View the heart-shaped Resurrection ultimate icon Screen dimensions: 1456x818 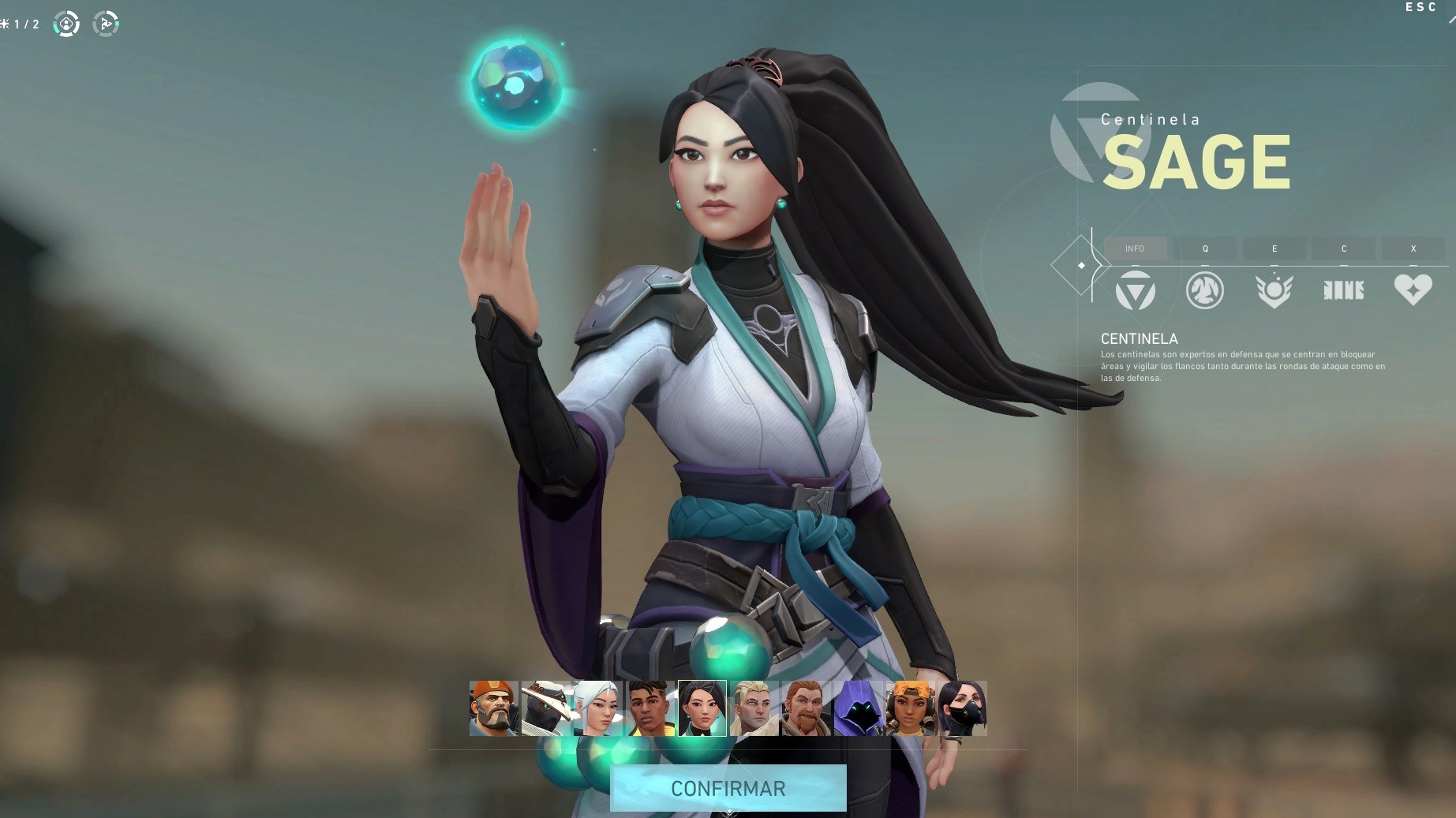tap(1413, 290)
